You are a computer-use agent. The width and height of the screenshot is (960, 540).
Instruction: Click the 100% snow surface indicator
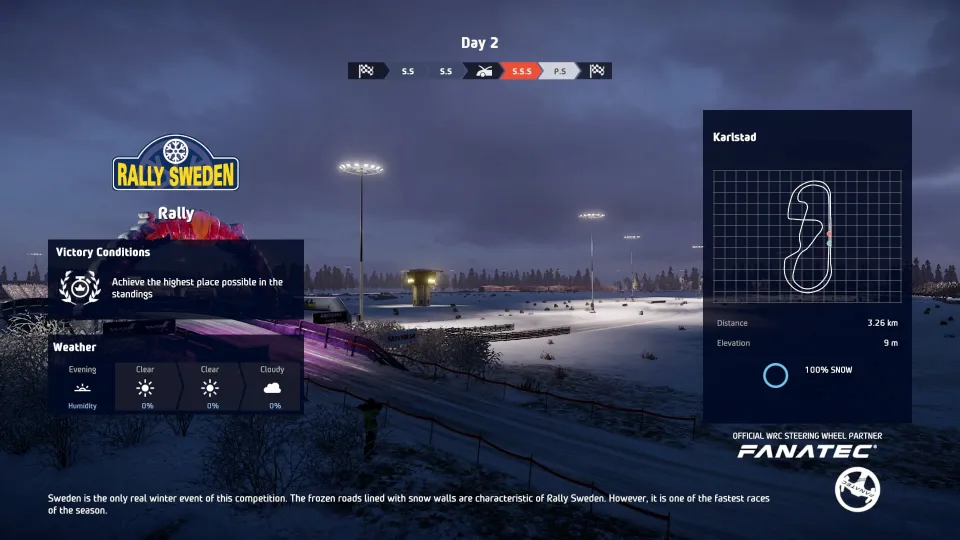pyautogui.click(x=808, y=375)
